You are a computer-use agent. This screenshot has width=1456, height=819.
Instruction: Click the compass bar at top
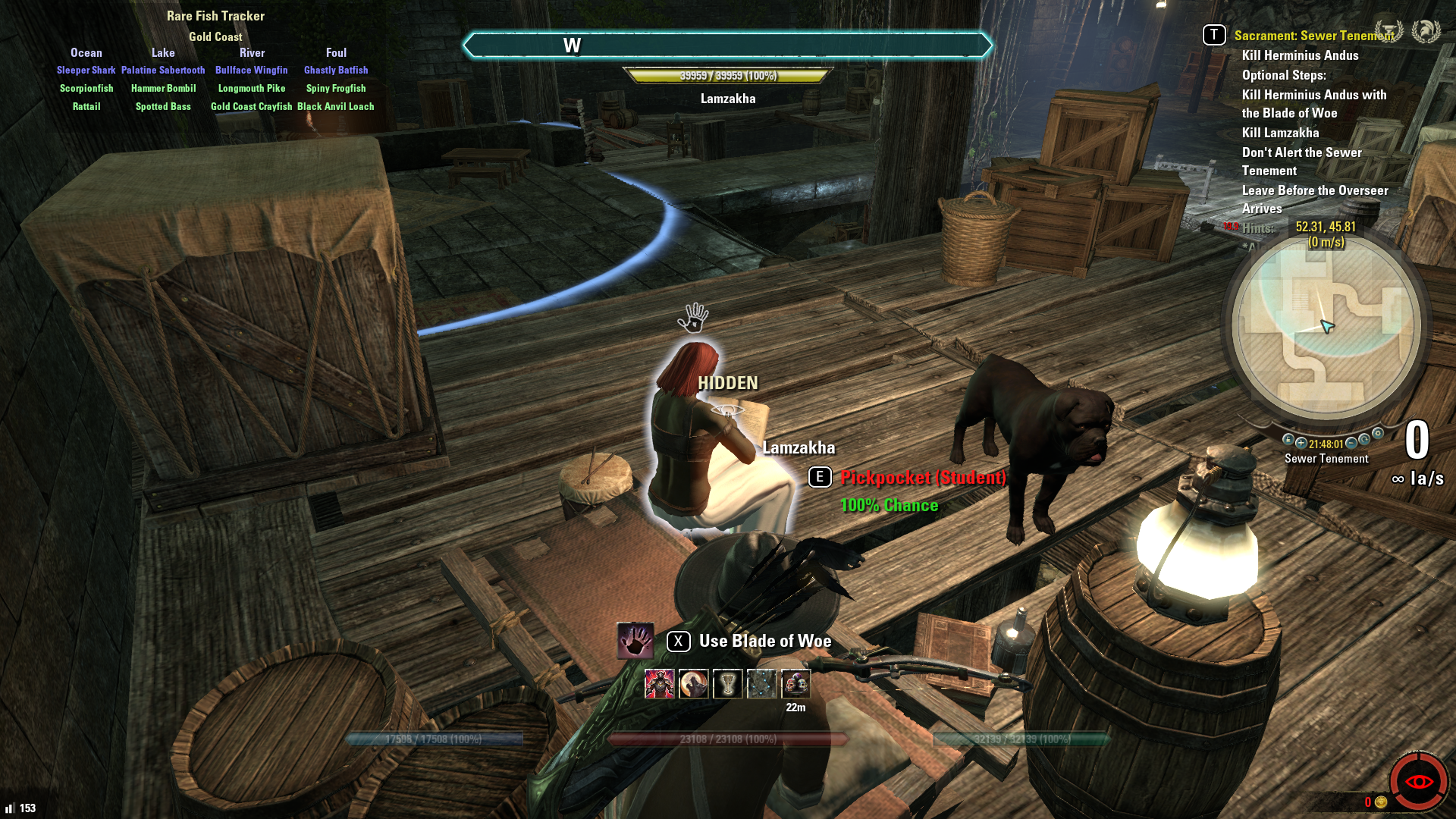727,45
